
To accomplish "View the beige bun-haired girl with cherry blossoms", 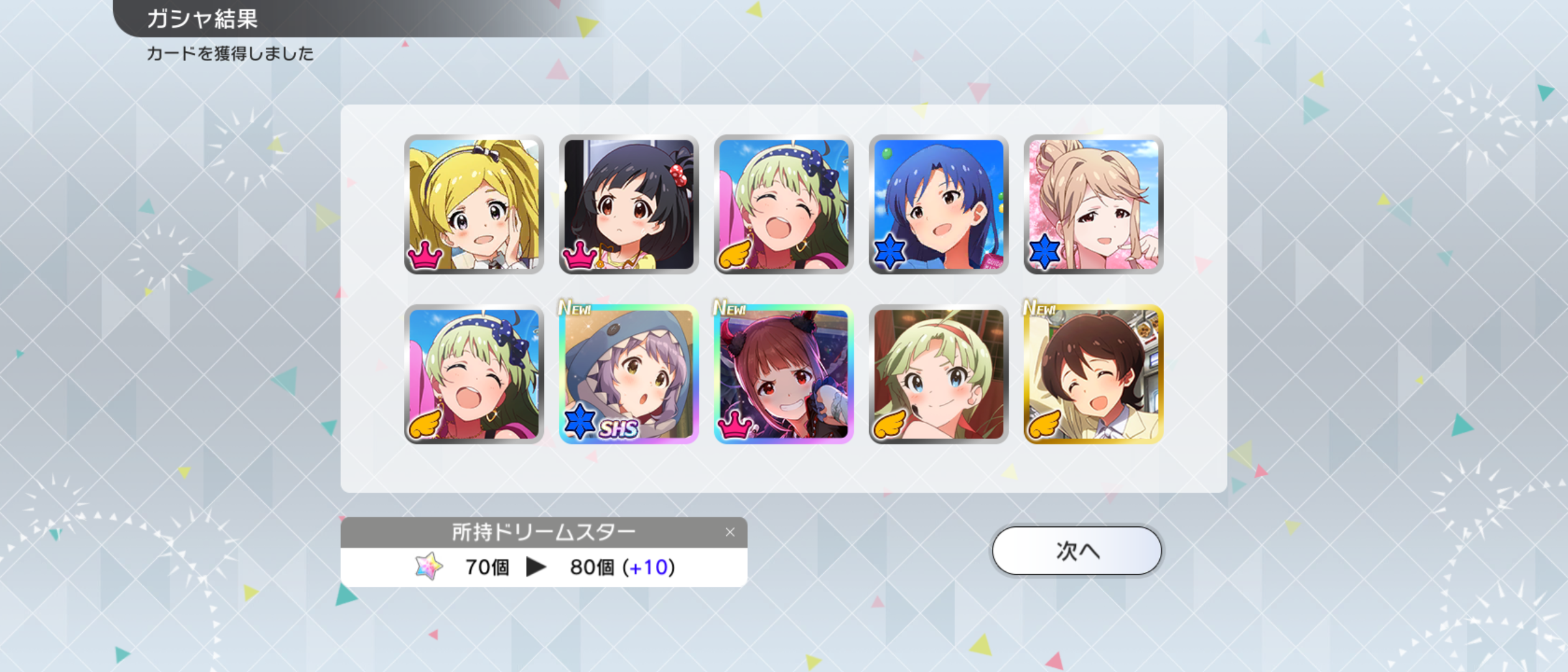I will coord(1093,205).
